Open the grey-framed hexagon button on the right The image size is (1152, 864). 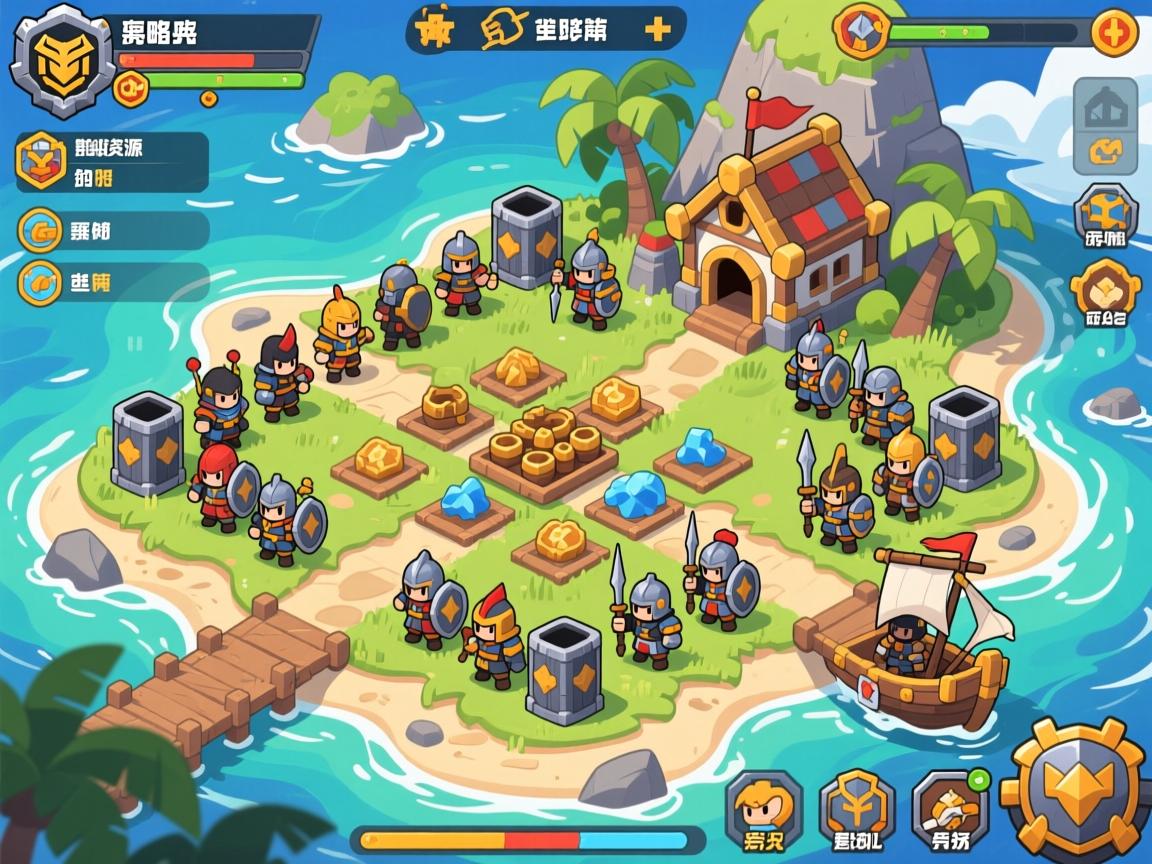(x=1105, y=217)
